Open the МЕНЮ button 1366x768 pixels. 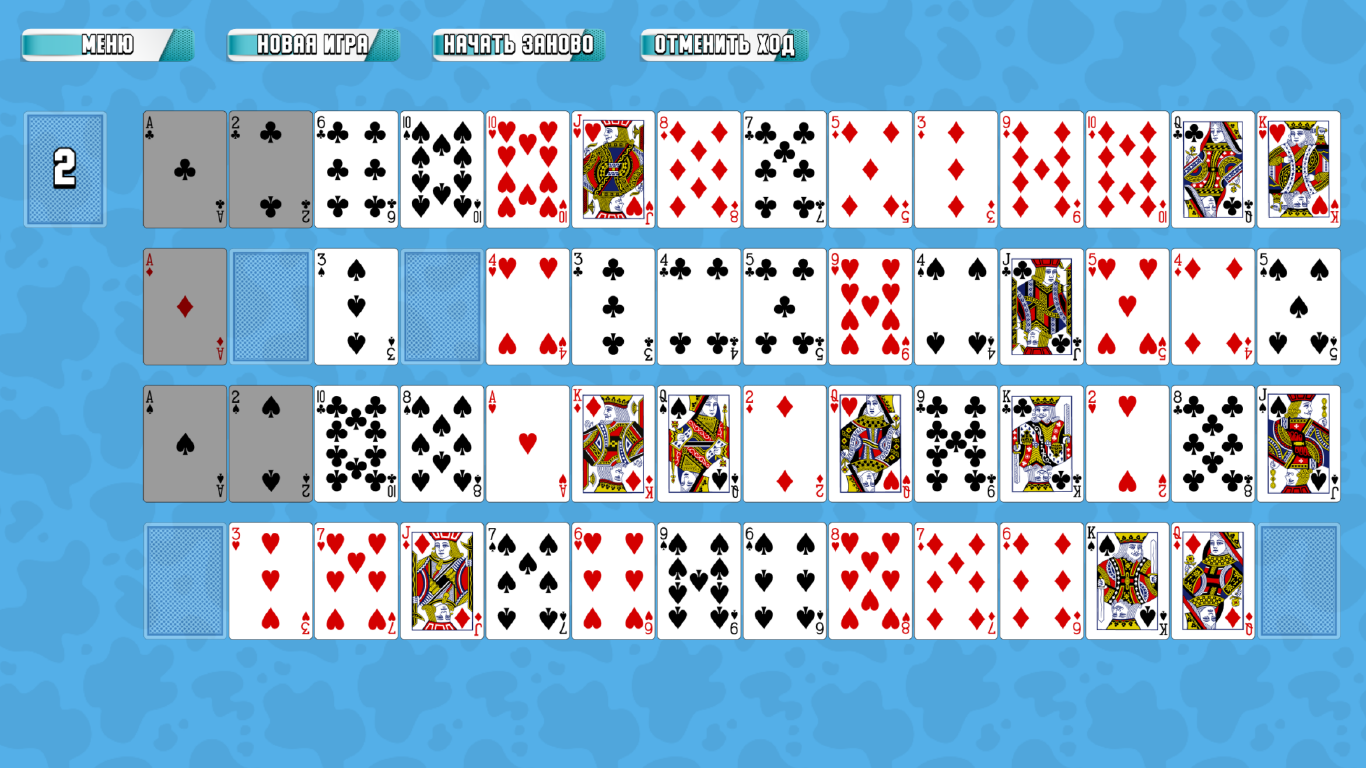[104, 44]
